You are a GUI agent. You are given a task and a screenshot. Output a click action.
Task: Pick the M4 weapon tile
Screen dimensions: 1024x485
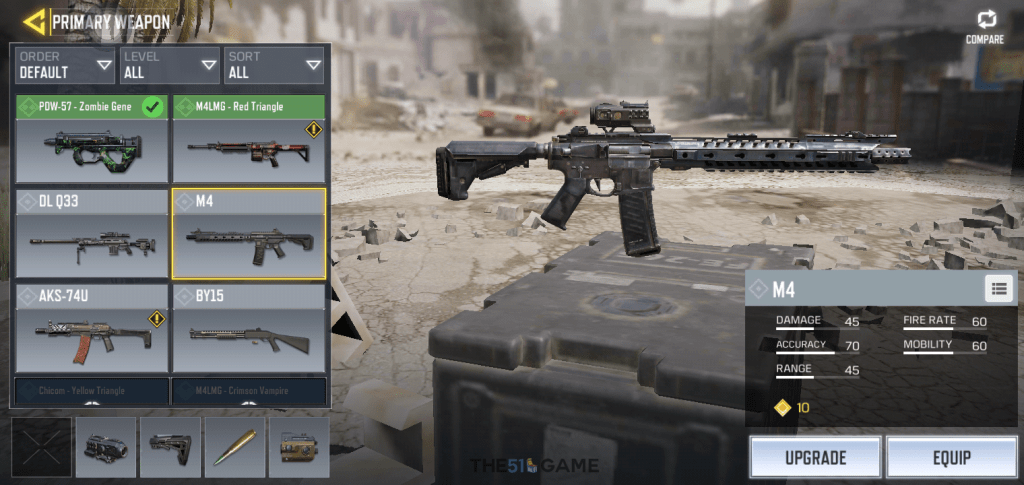point(249,234)
